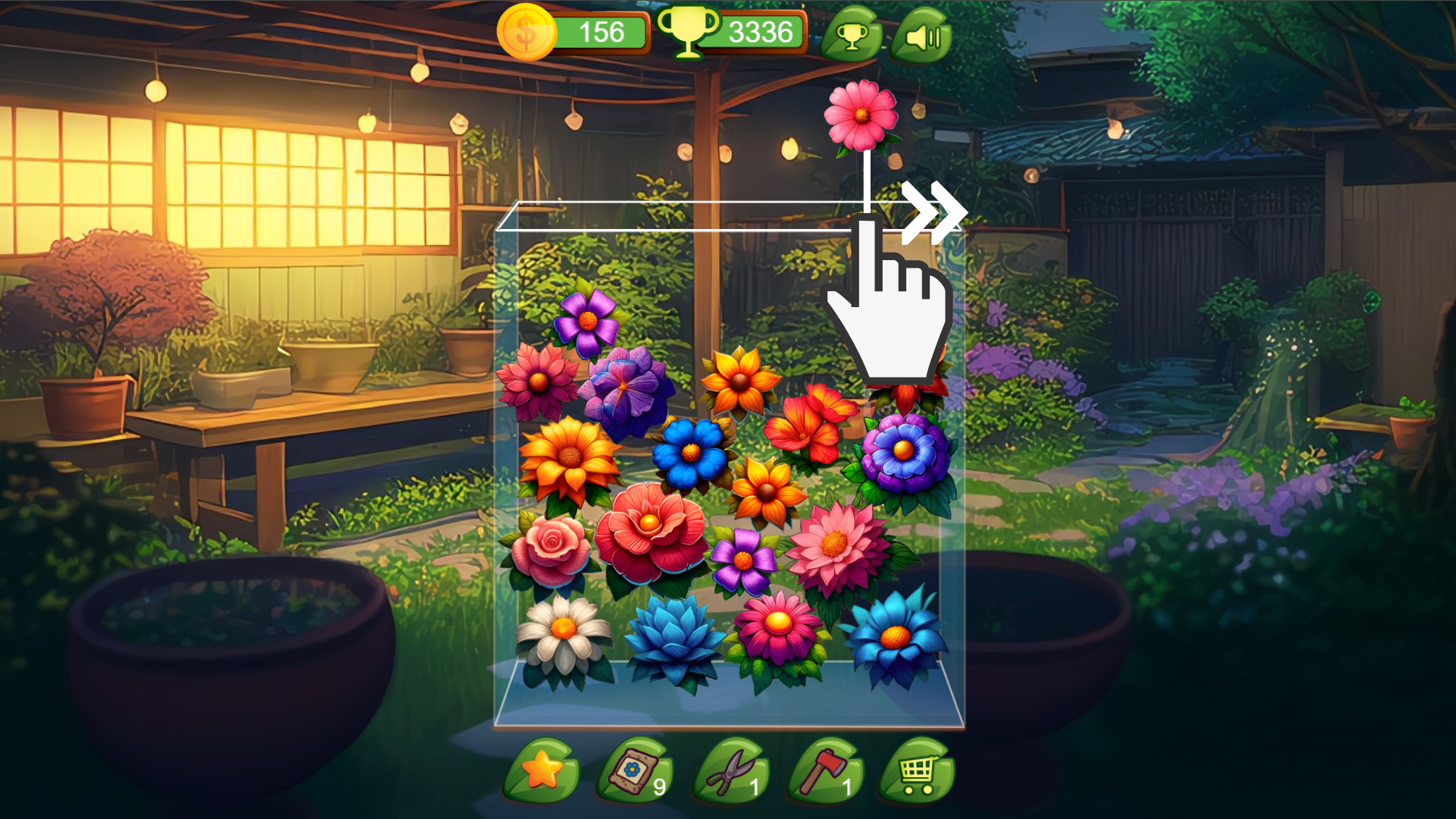
Task: Open the trophy achievements panel
Action: click(851, 33)
